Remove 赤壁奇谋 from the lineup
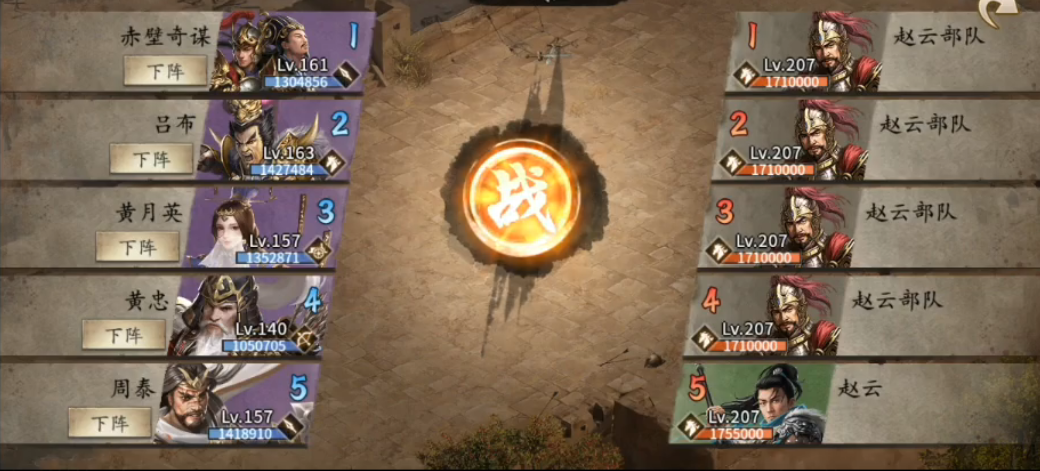This screenshot has height=471, width=1040. pos(165,70)
